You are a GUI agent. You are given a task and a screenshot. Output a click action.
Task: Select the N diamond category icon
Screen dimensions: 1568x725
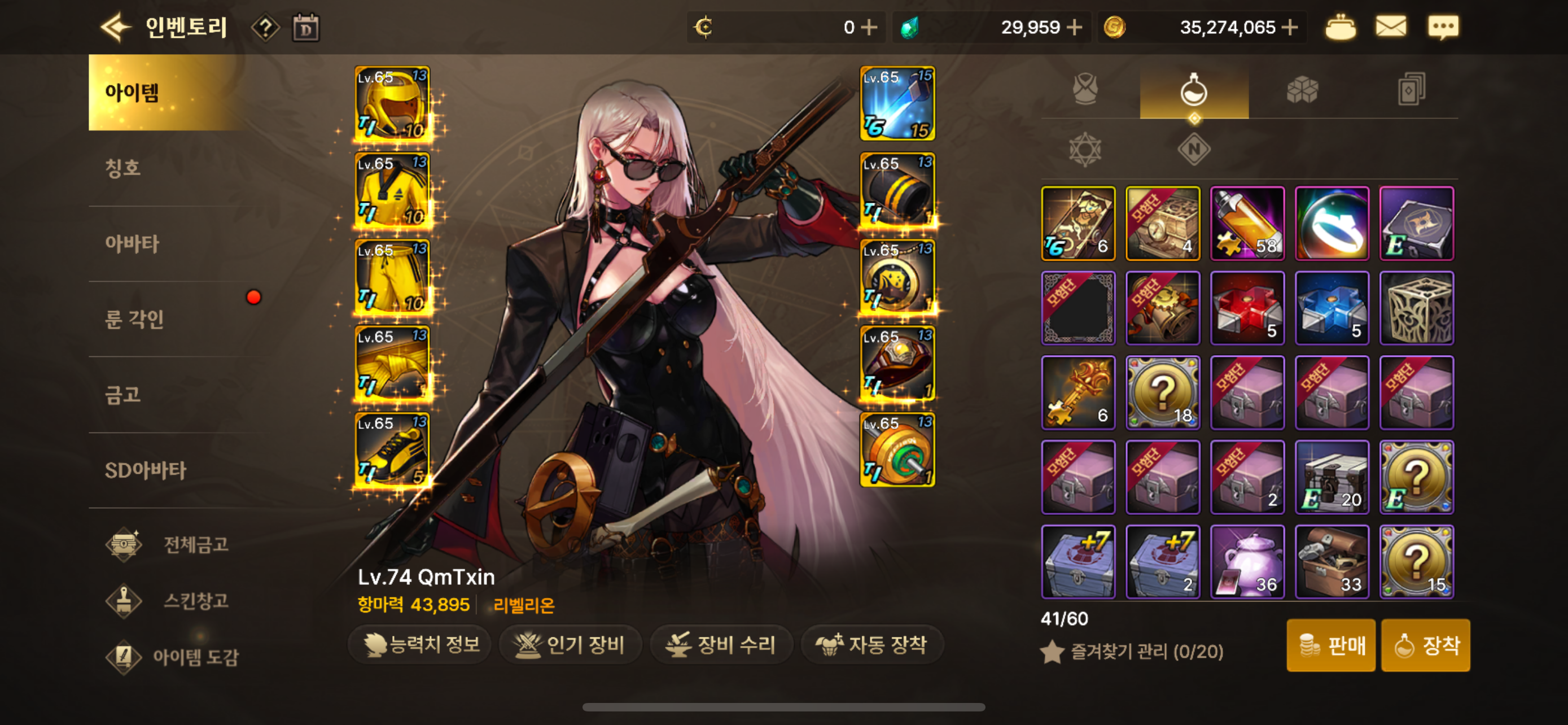pos(1193,148)
